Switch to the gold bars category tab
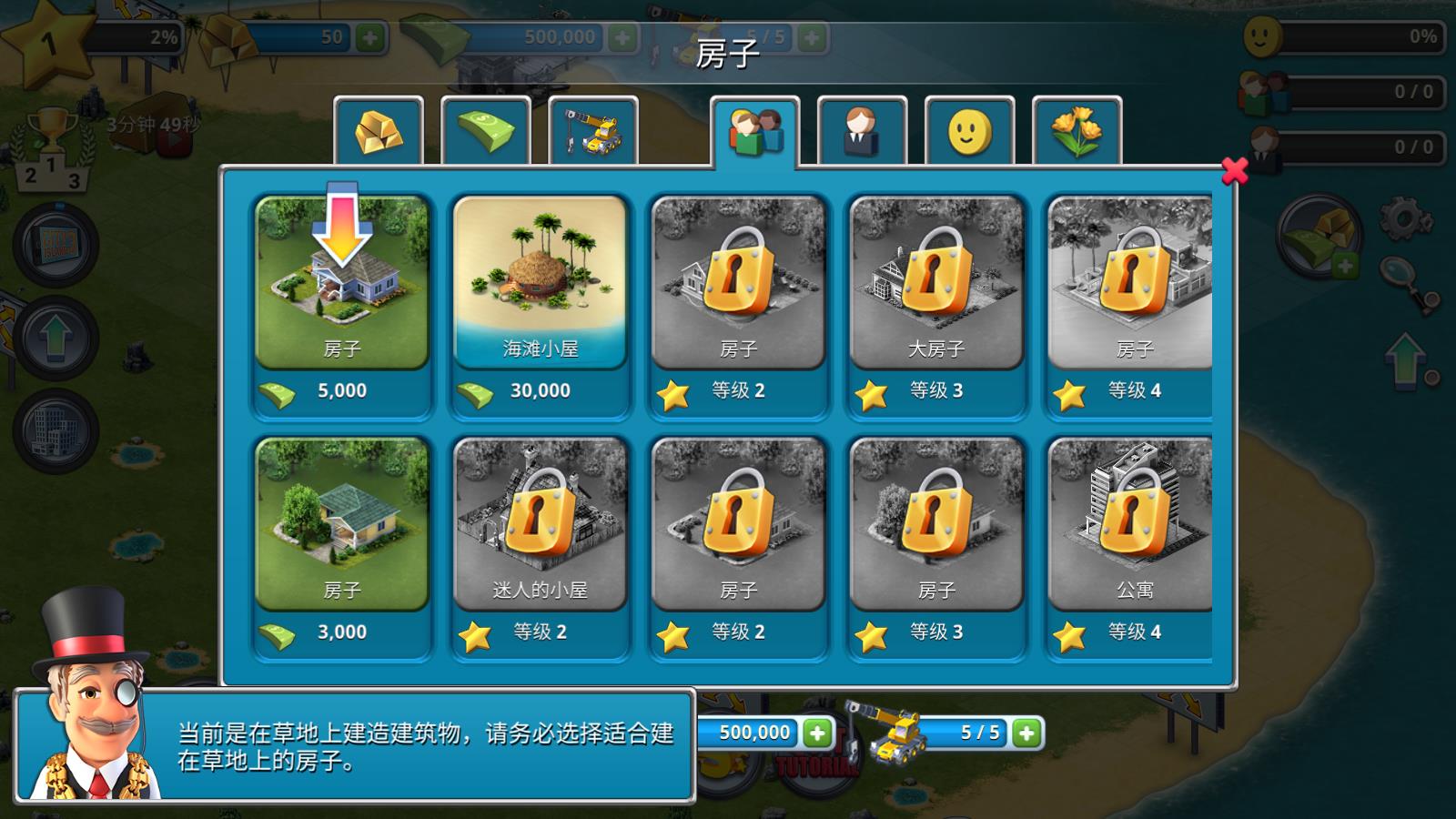Screen dimensions: 1456x819 click(380, 128)
